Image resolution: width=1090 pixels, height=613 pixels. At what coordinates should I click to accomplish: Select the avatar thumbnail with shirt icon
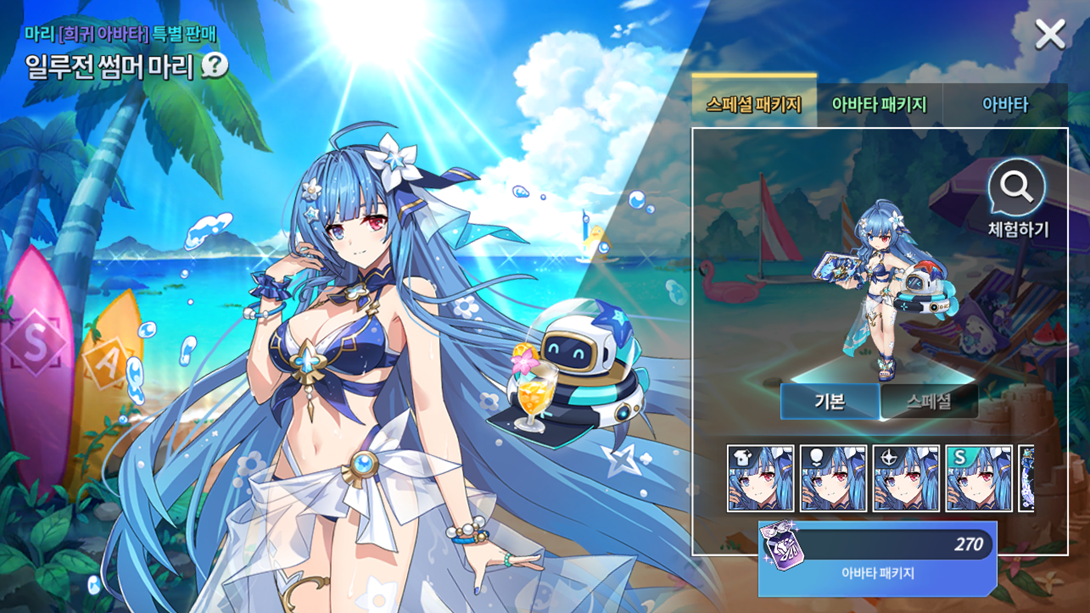761,479
